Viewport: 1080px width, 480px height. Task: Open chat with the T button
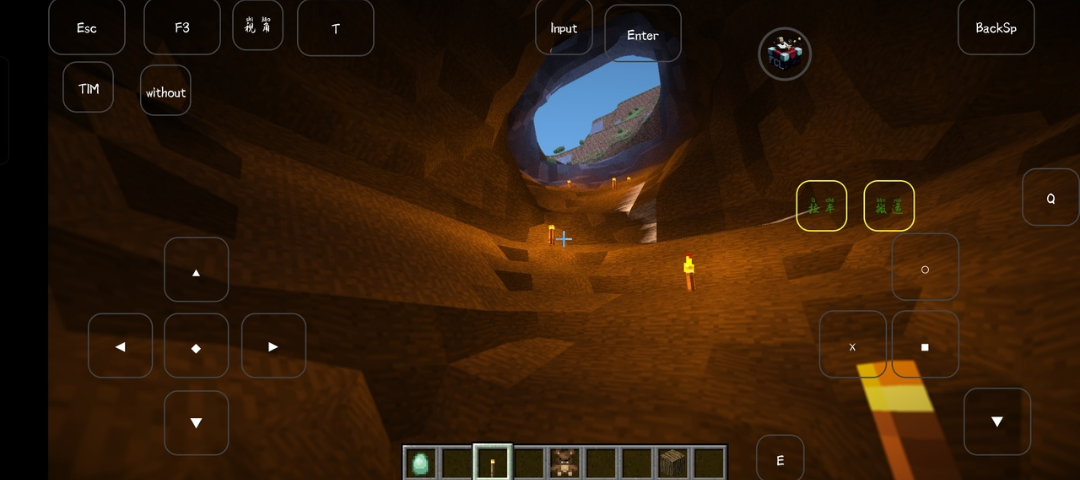[x=336, y=28]
